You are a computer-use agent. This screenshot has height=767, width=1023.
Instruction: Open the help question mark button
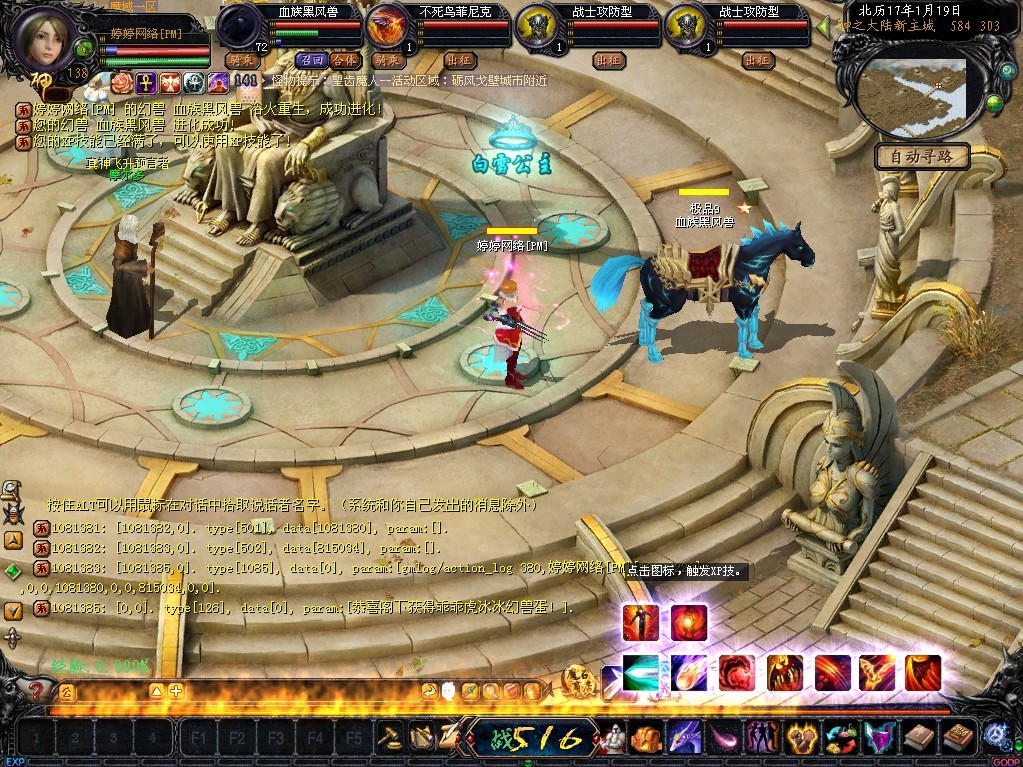tap(38, 690)
